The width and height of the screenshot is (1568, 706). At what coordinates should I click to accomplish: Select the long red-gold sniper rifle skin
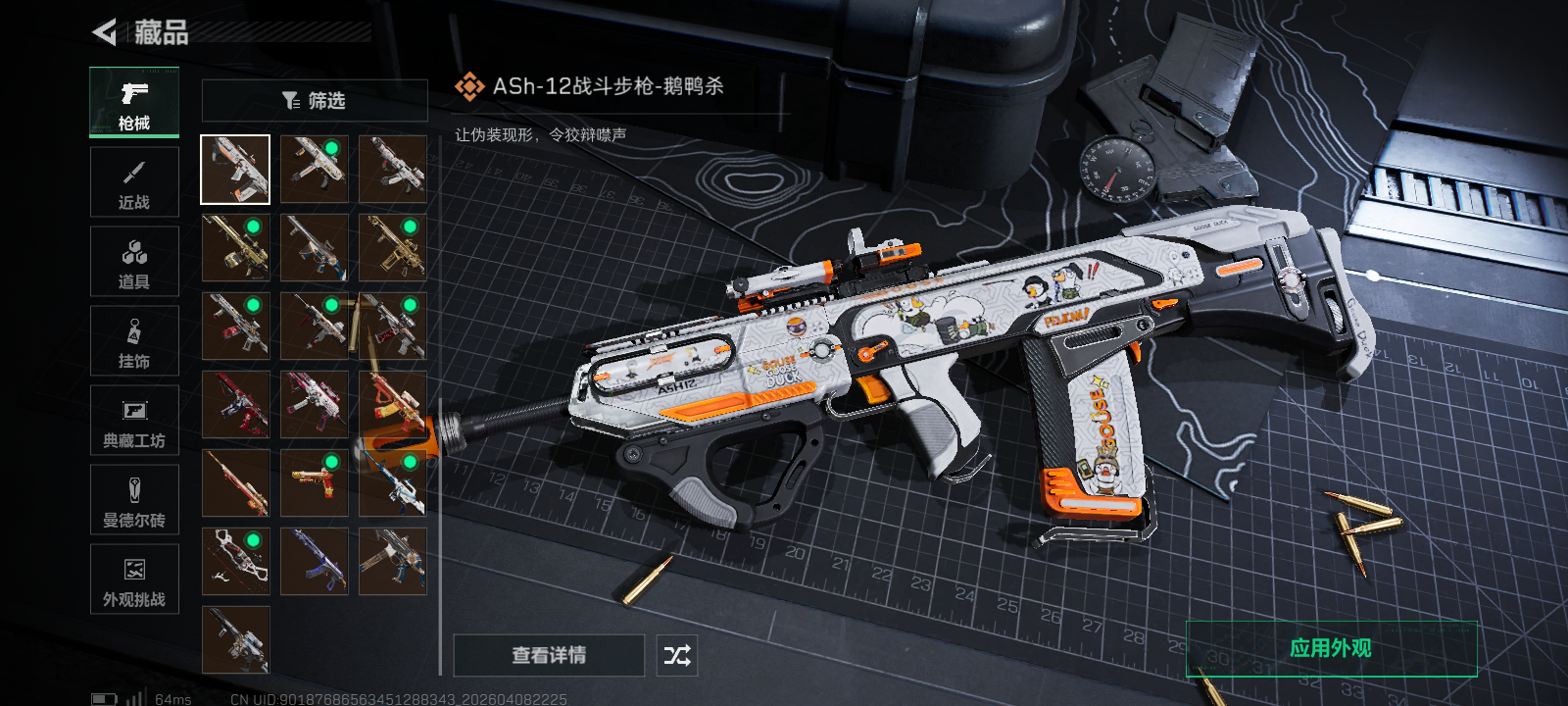pos(235,482)
